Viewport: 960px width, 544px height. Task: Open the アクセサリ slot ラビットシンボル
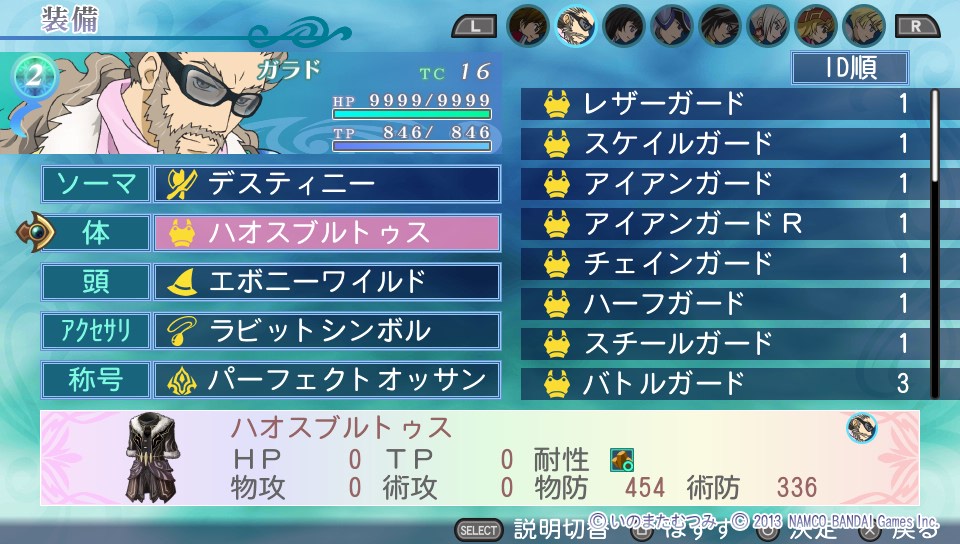tap(326, 331)
